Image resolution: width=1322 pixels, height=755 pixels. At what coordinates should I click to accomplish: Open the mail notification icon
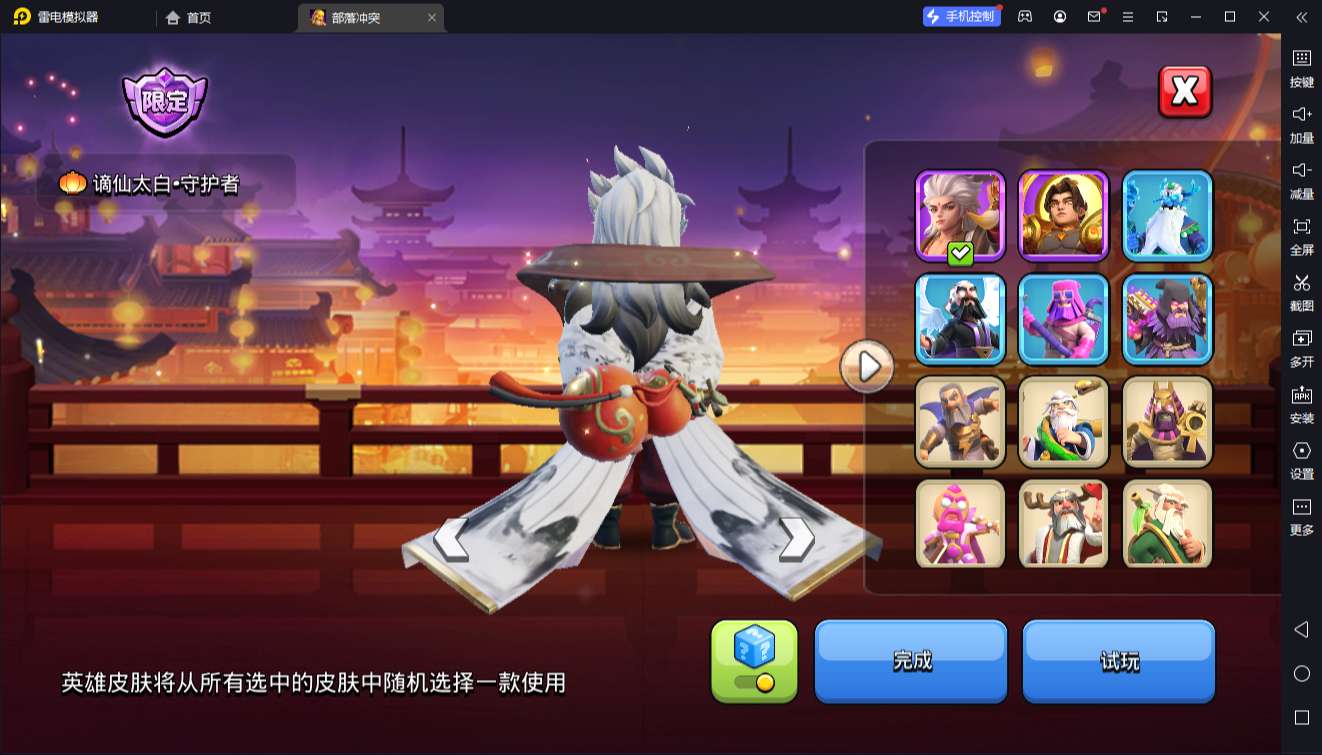tap(1096, 17)
